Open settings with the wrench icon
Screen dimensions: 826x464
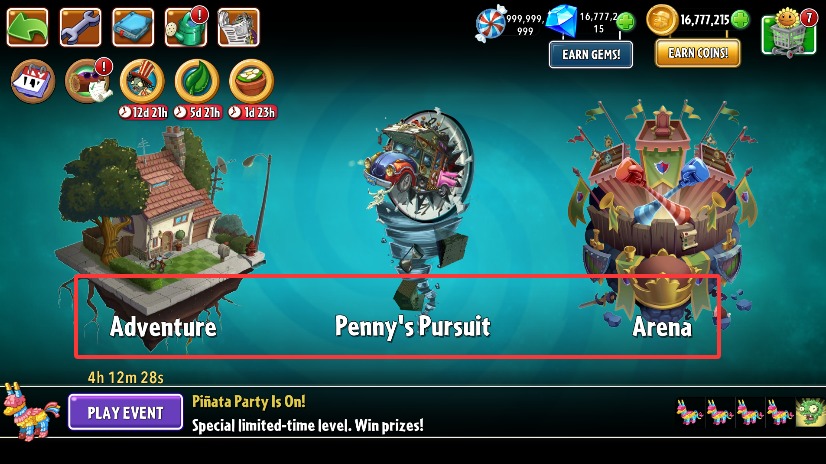pyautogui.click(x=80, y=27)
